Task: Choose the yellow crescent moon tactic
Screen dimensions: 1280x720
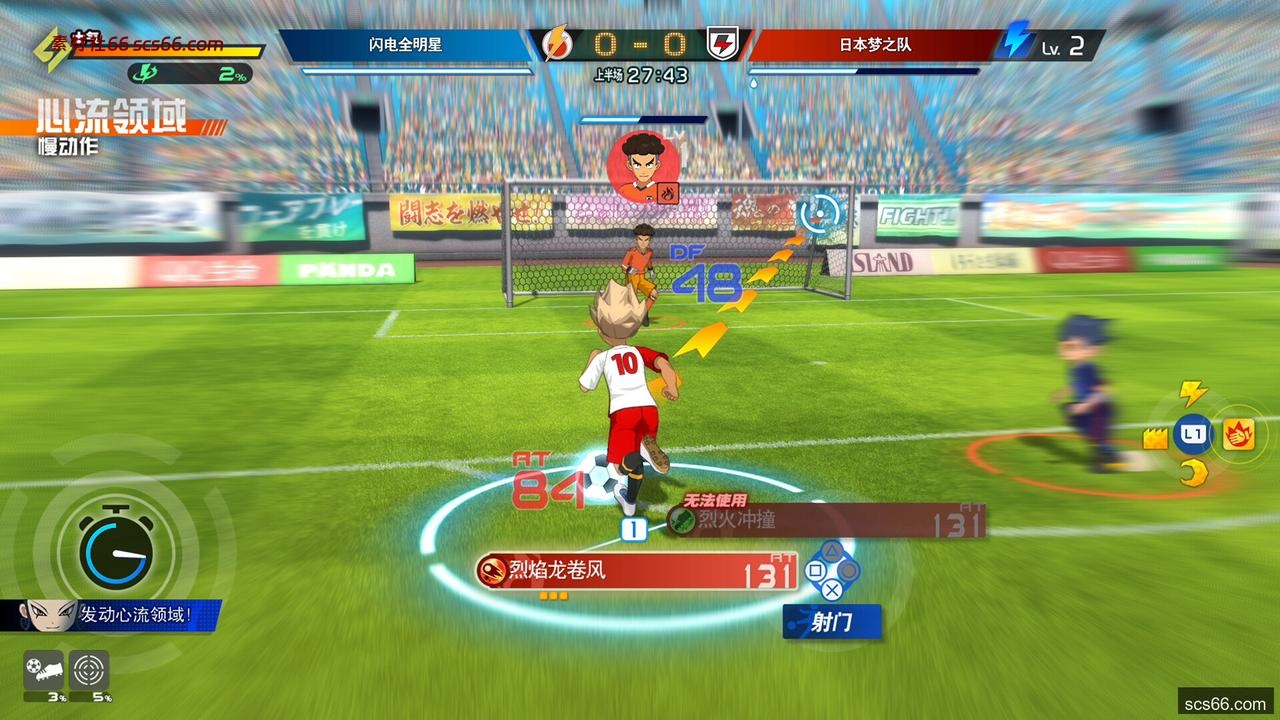Action: pyautogui.click(x=1192, y=474)
